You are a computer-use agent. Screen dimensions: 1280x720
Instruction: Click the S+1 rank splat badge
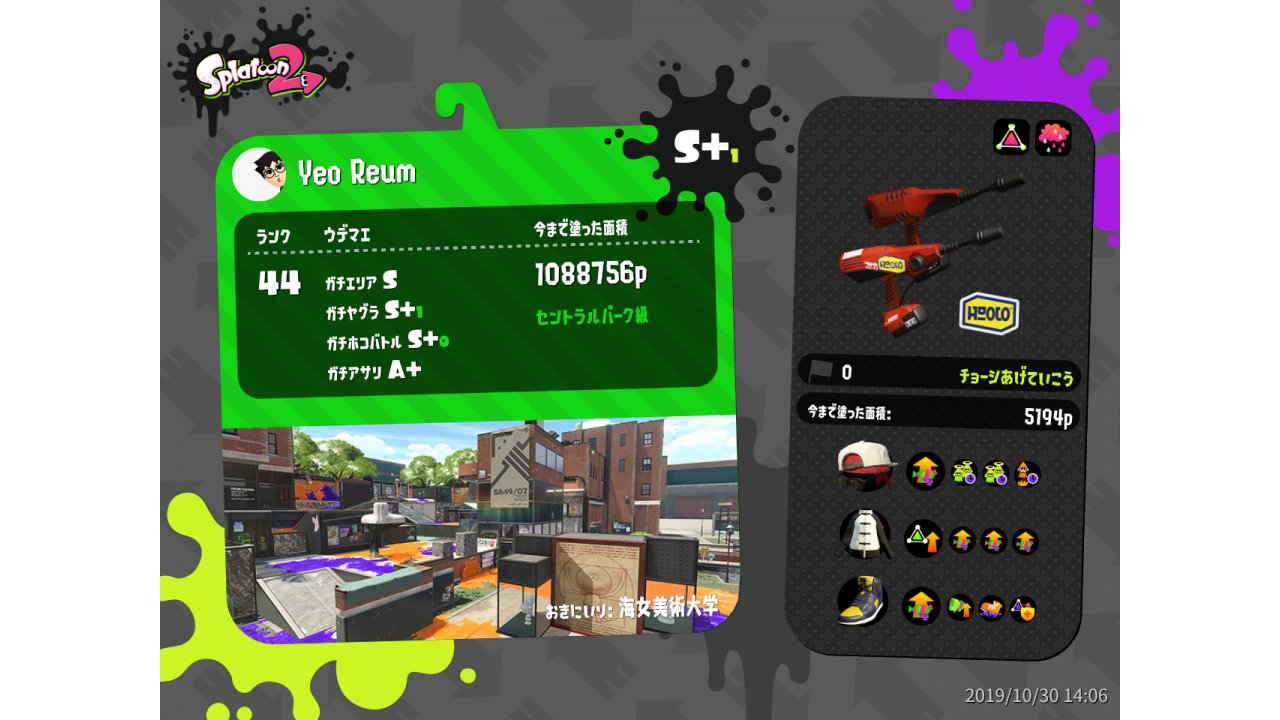(x=704, y=148)
